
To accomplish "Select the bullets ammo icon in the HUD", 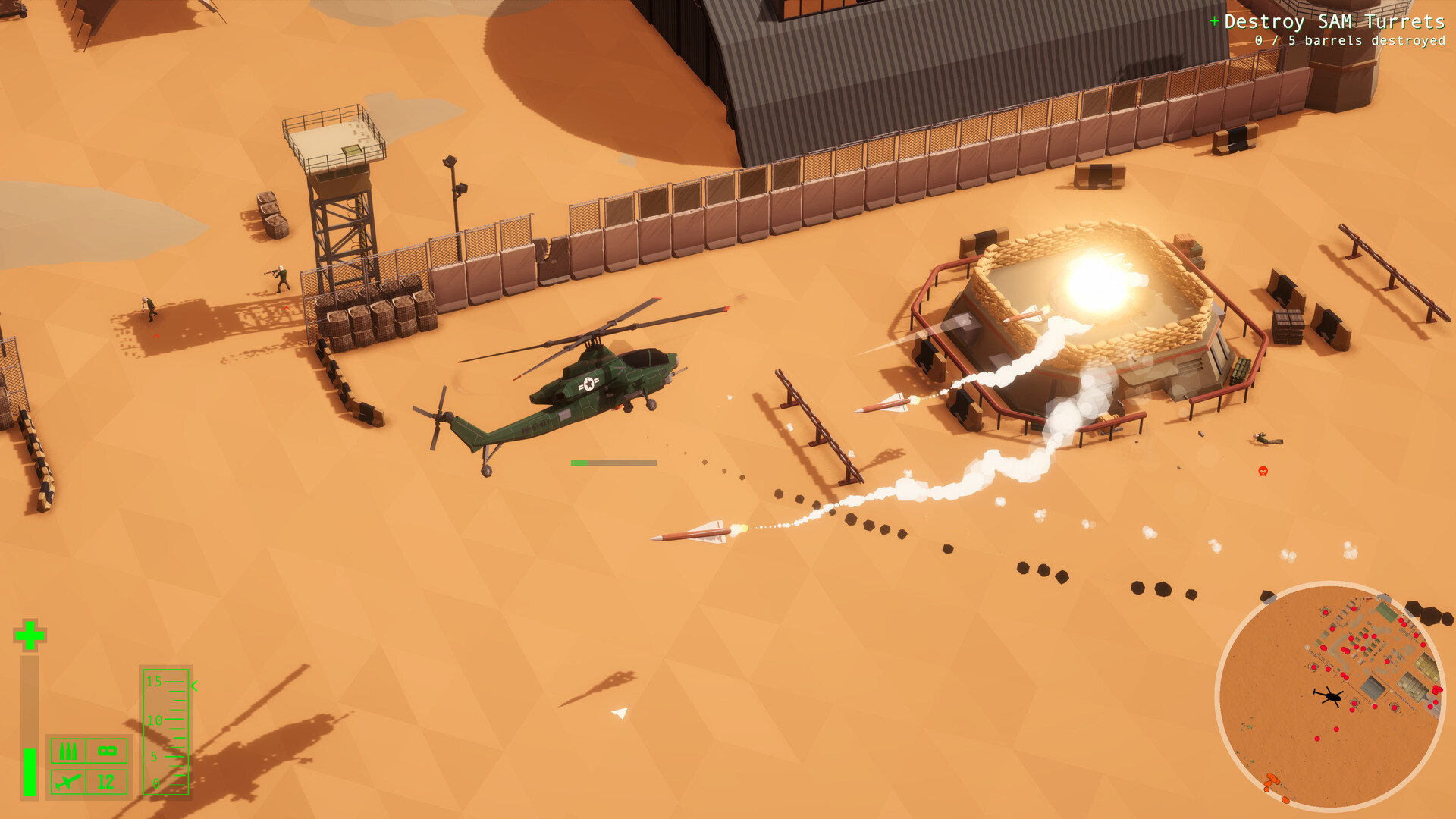I will 68,752.
